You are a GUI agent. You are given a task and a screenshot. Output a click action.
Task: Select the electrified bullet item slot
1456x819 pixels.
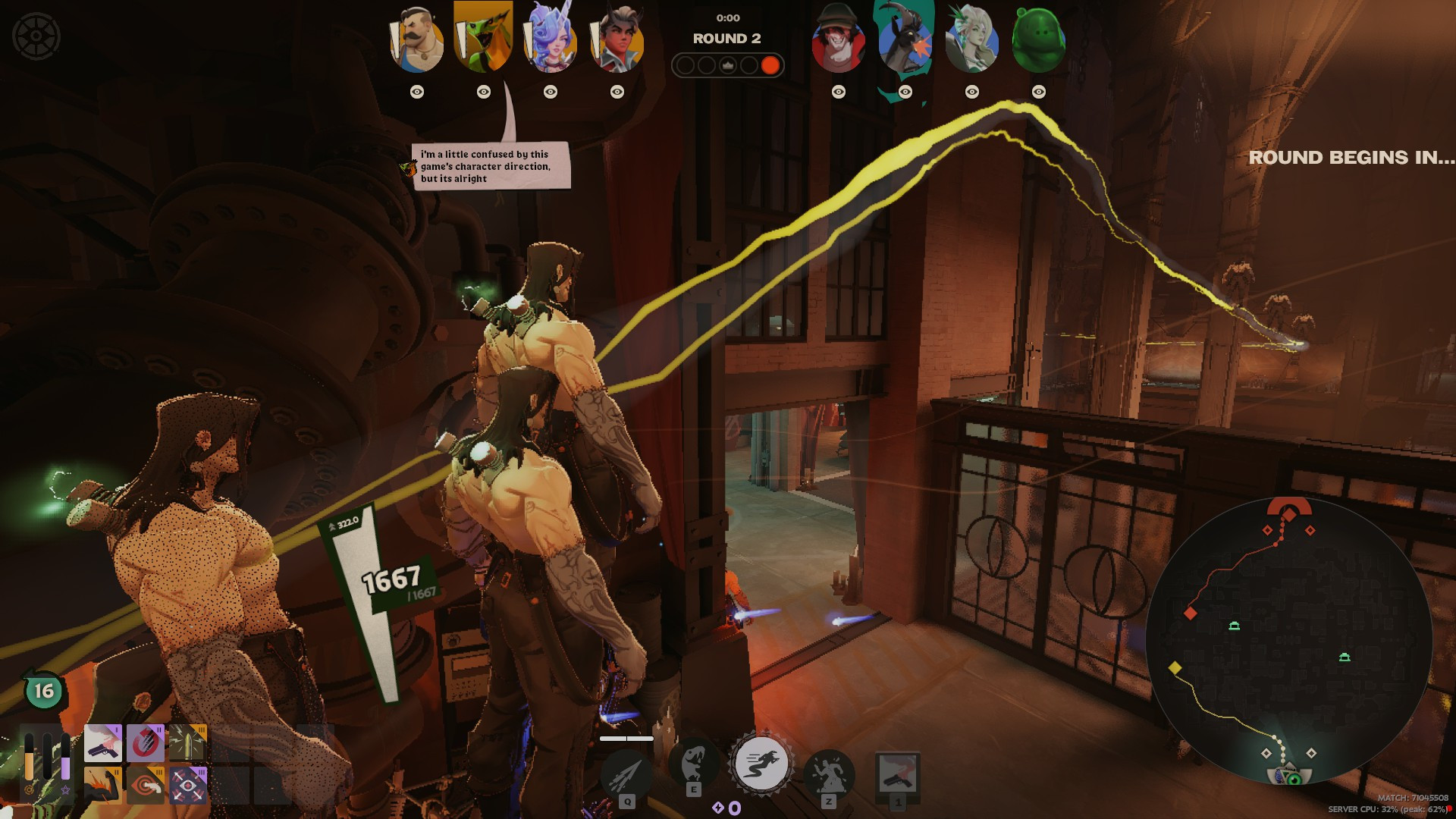[187, 743]
